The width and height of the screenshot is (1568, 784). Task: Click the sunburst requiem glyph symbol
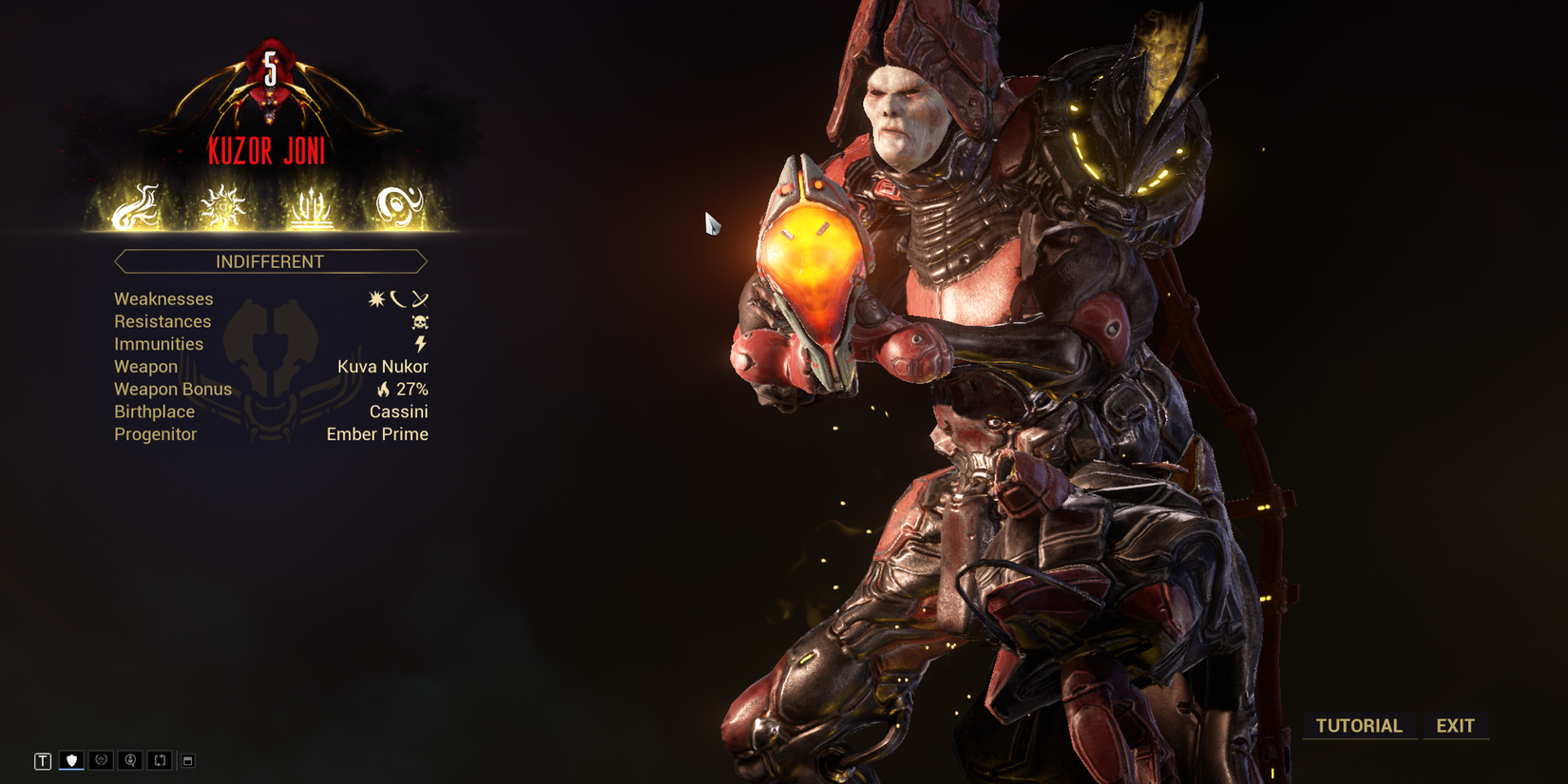point(220,207)
